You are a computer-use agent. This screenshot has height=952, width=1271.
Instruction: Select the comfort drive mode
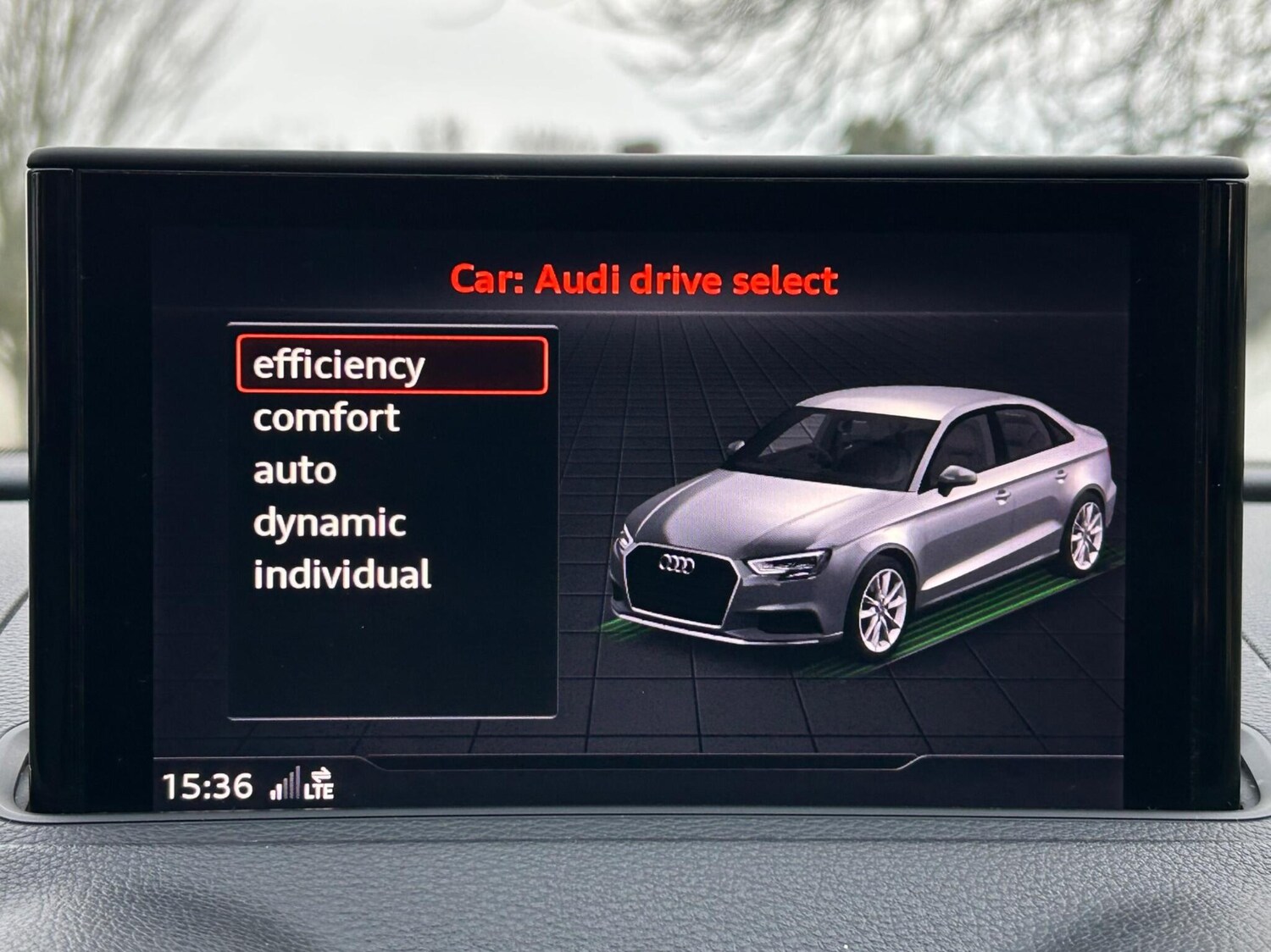coord(325,417)
